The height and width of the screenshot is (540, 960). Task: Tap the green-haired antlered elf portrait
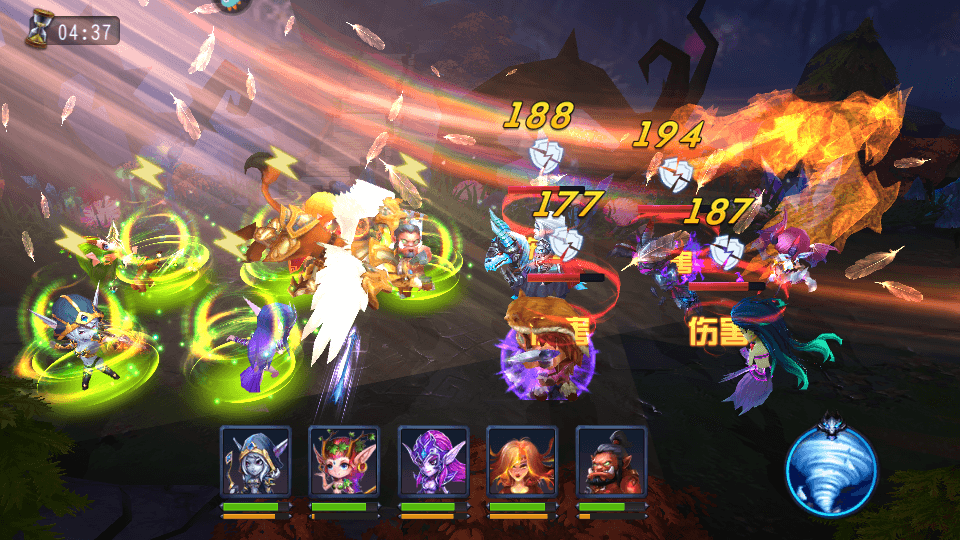[x=344, y=461]
